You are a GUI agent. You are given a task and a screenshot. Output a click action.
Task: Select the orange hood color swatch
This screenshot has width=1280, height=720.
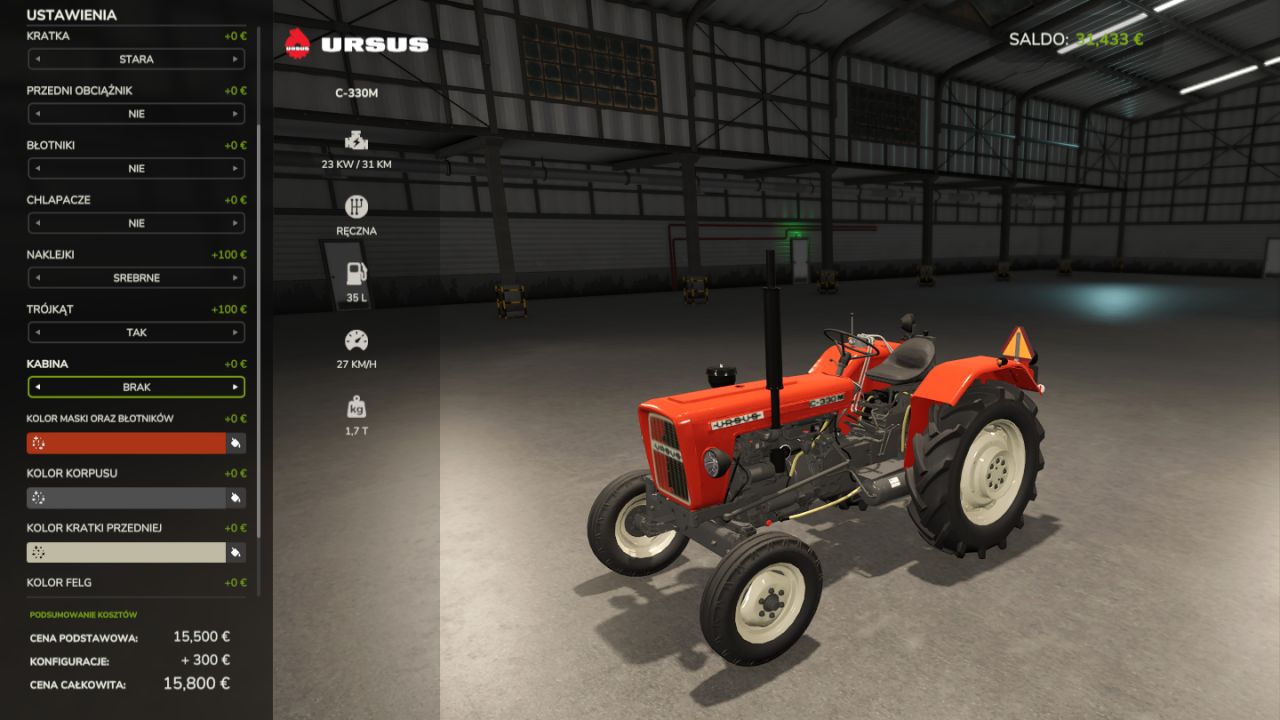click(x=125, y=442)
